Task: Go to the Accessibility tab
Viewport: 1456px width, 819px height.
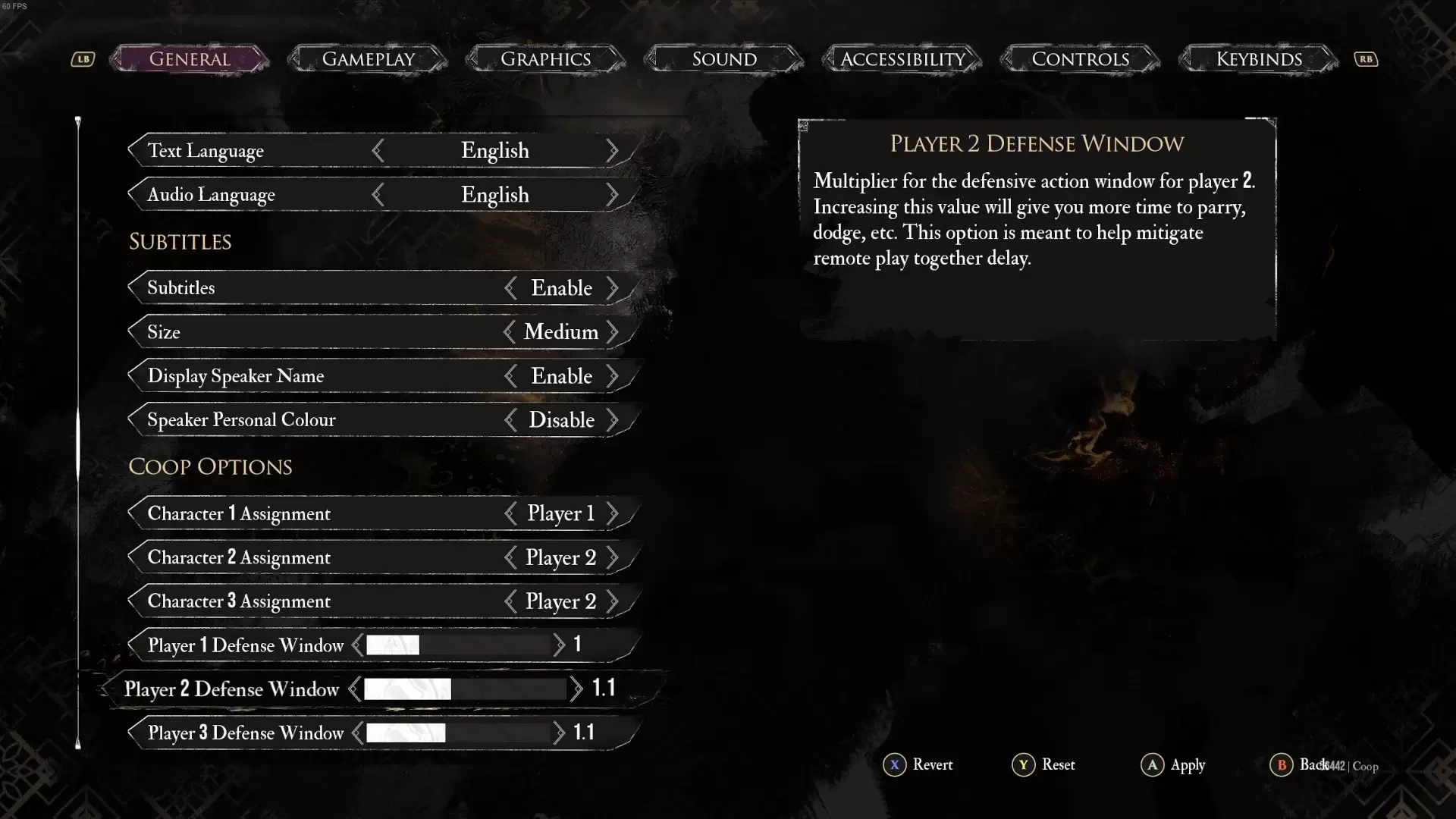Action: [x=902, y=59]
